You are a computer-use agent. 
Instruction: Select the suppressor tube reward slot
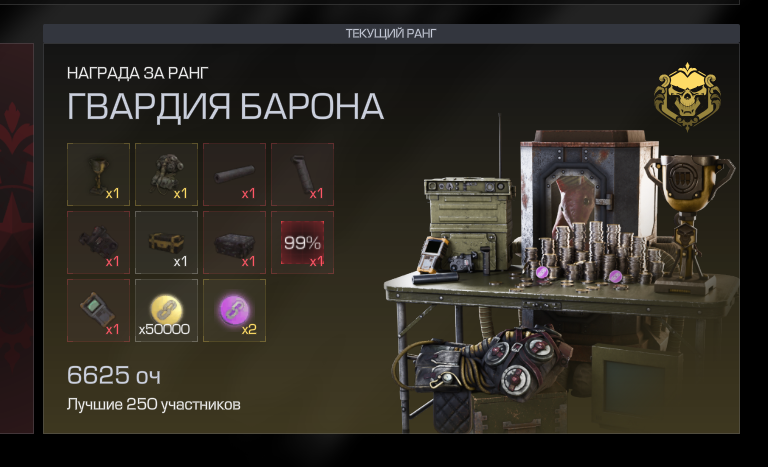[x=234, y=174]
